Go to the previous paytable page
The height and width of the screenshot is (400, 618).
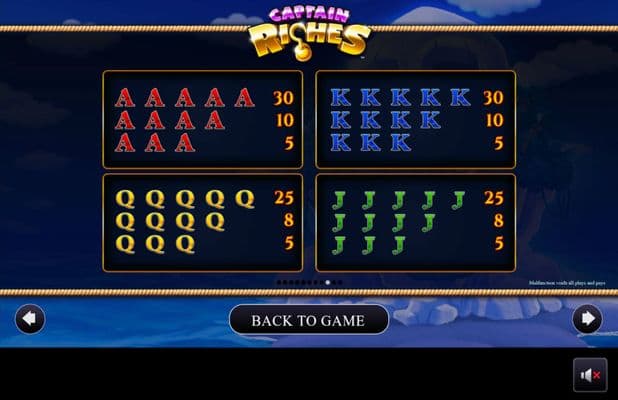(x=30, y=319)
